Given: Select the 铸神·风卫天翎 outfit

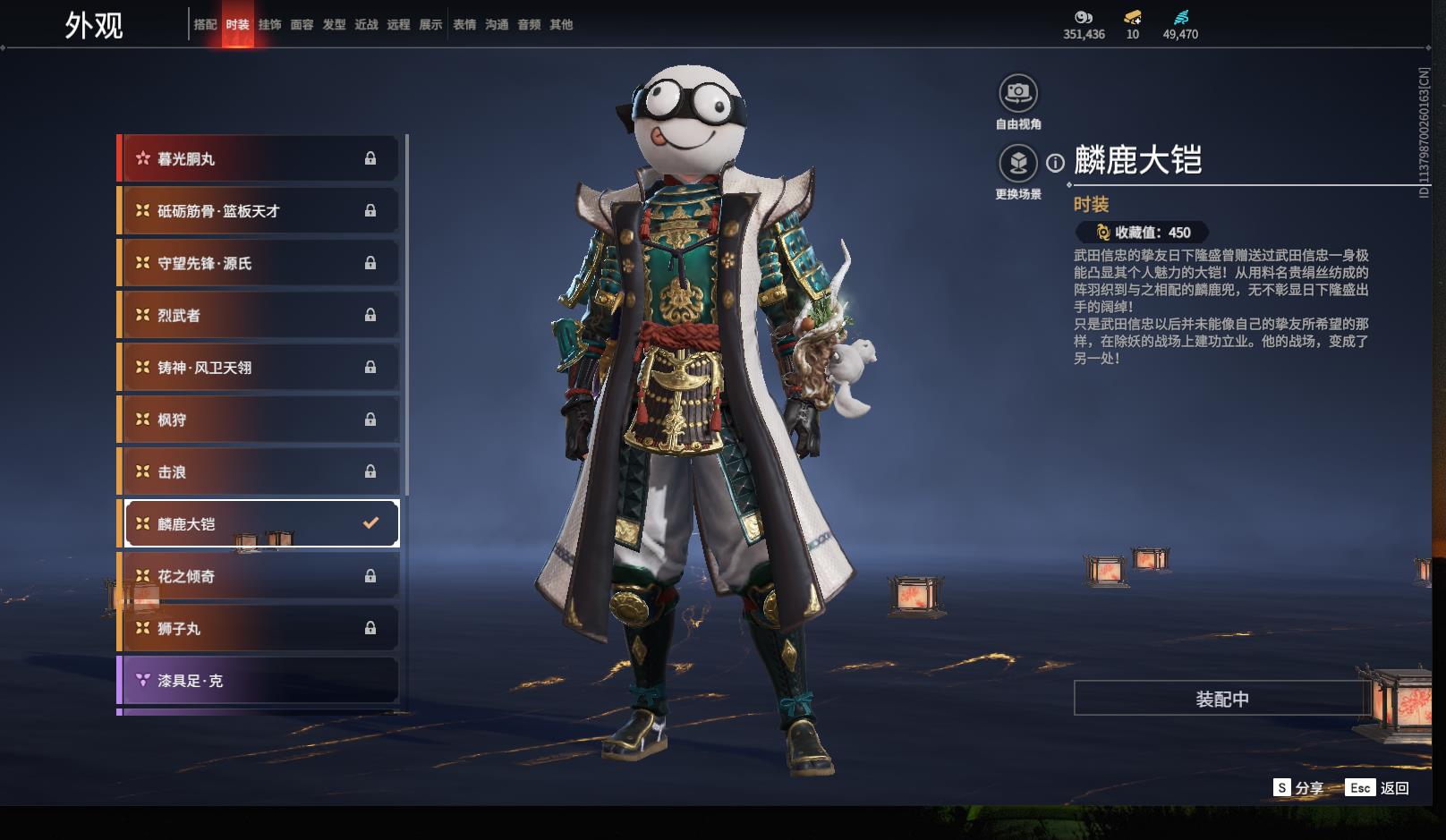Looking at the screenshot, I should [x=259, y=368].
